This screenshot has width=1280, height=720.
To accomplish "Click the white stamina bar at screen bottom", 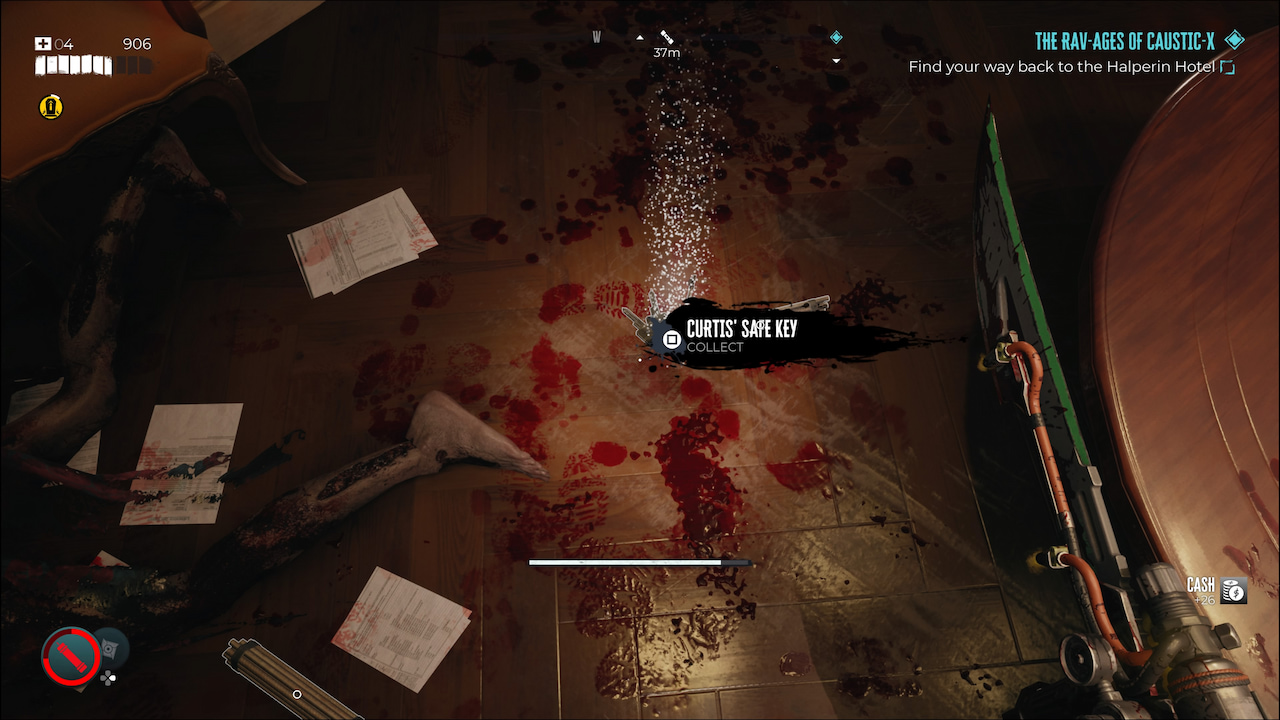I will pos(640,563).
